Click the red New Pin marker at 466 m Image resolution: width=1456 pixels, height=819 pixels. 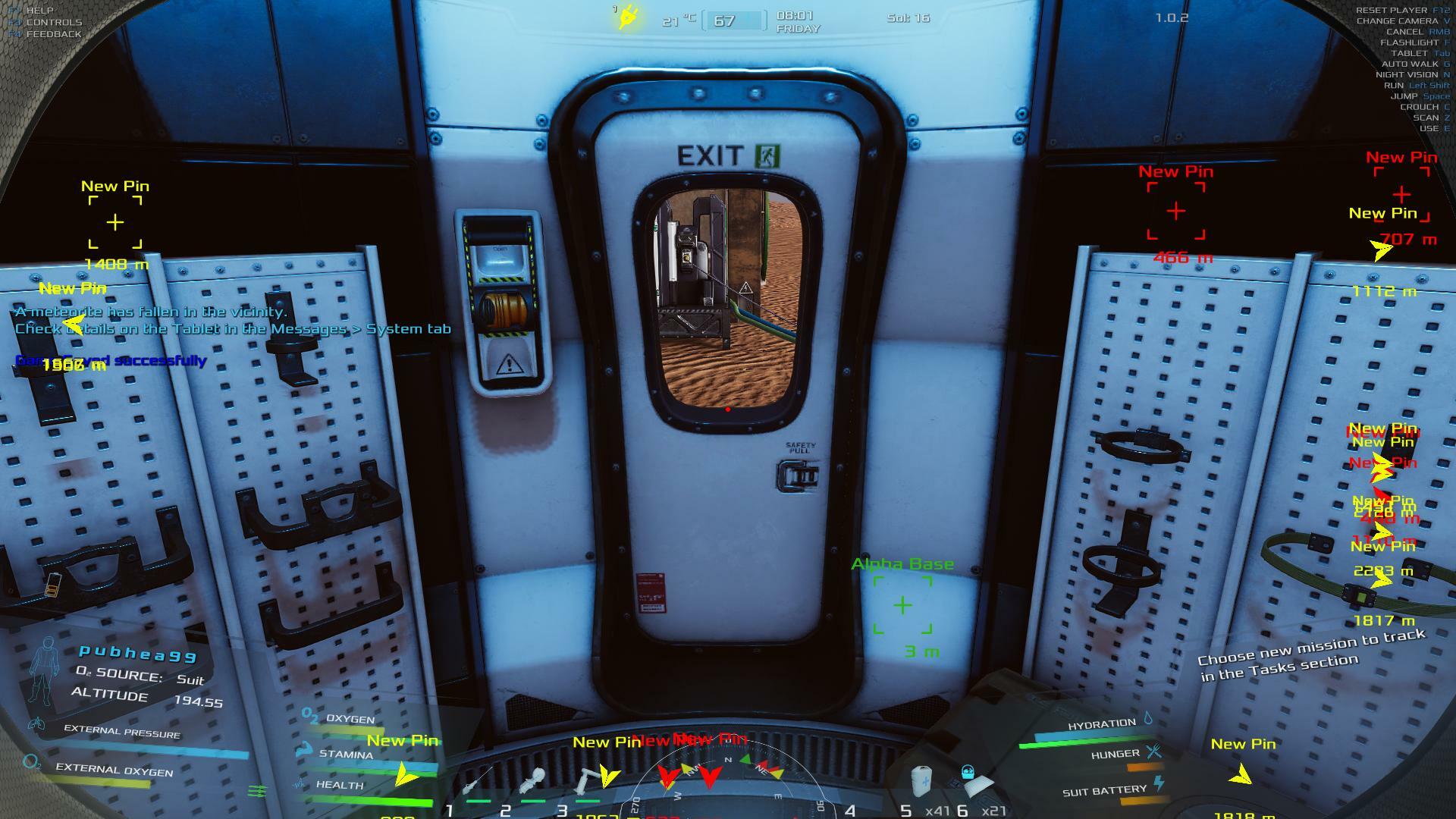coord(1175,211)
